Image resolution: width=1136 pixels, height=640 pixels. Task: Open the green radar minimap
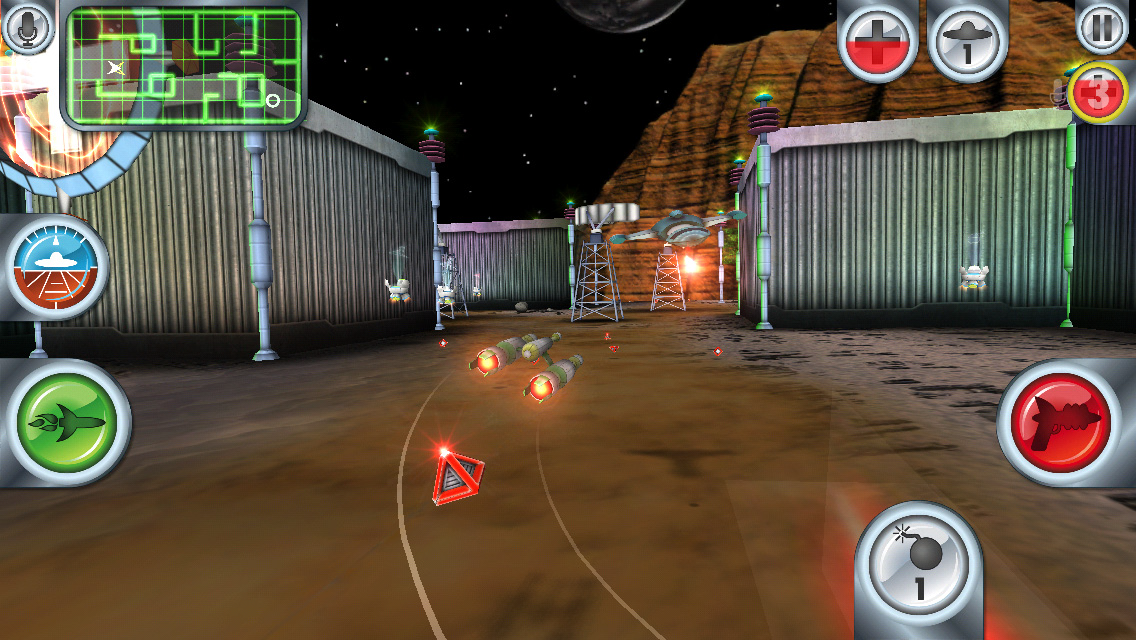tap(182, 67)
